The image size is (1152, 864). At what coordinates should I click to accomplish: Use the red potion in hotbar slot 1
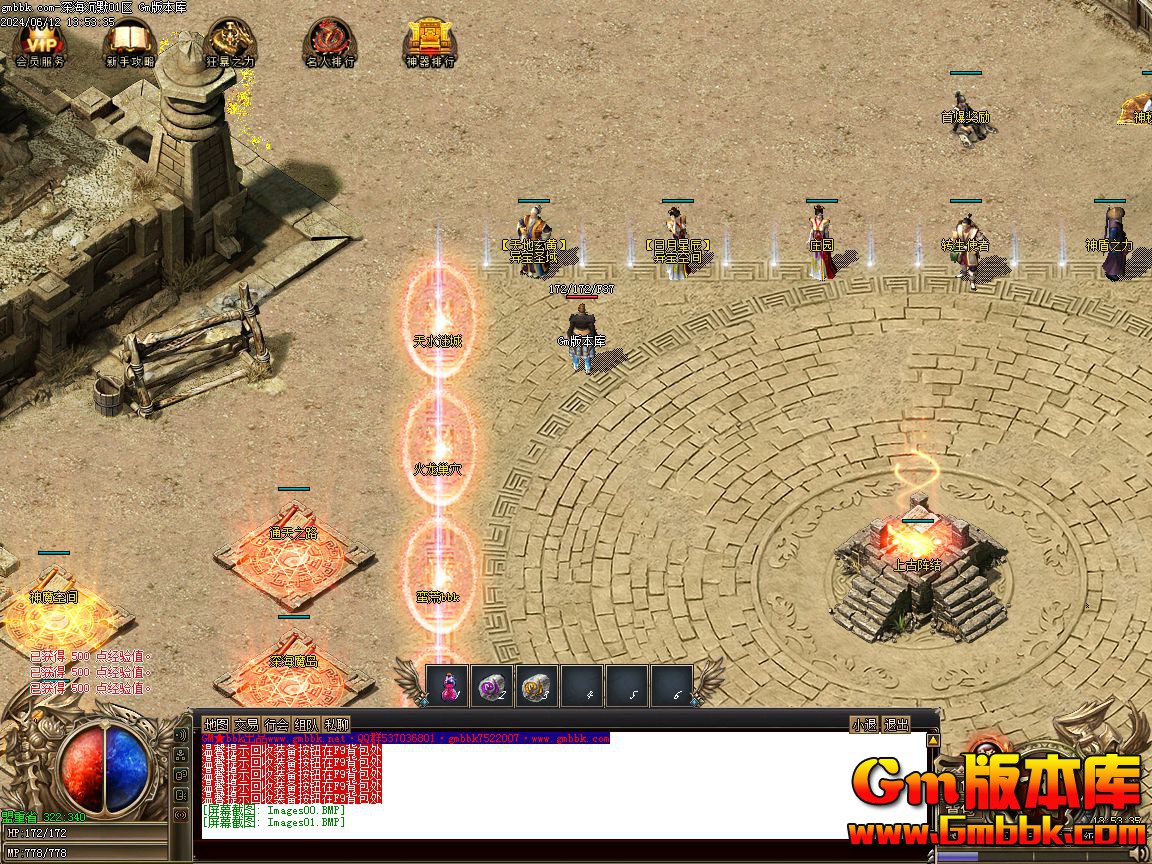tap(447, 686)
